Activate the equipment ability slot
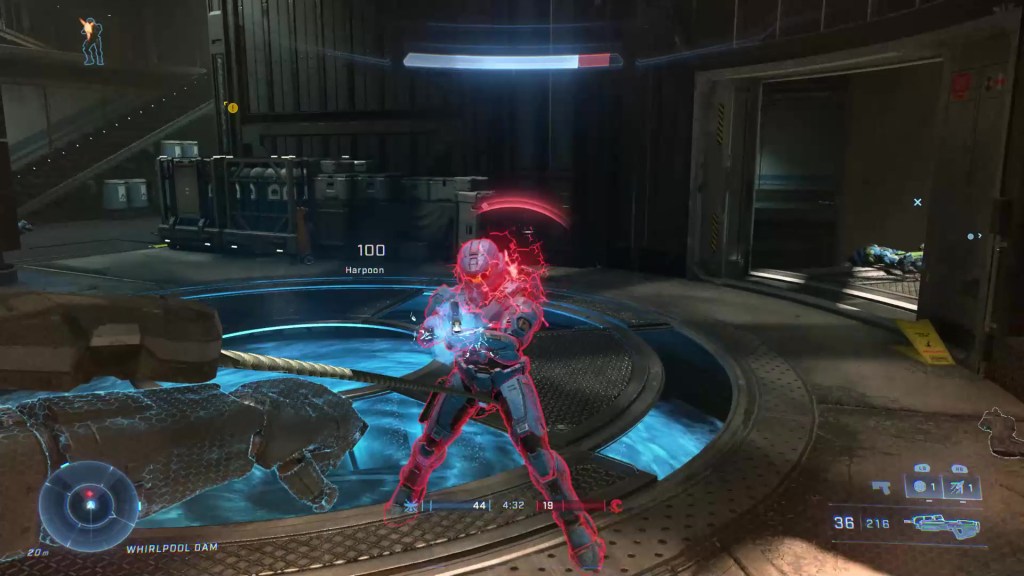This screenshot has height=576, width=1024. click(x=958, y=488)
